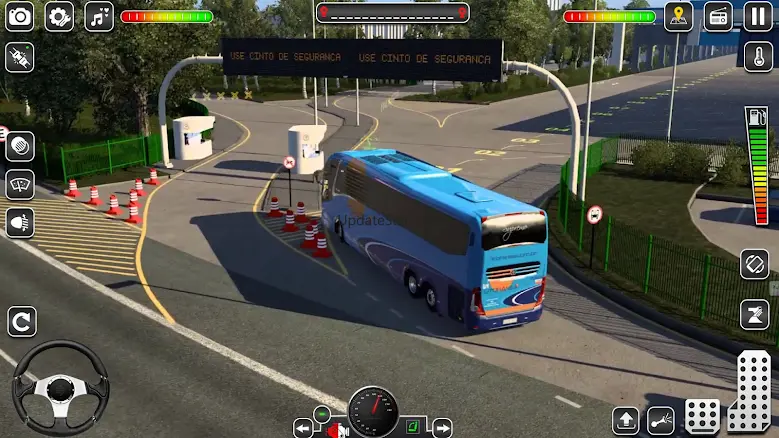Open the map location pin
Viewport: 779px width, 438px height.
click(x=679, y=16)
